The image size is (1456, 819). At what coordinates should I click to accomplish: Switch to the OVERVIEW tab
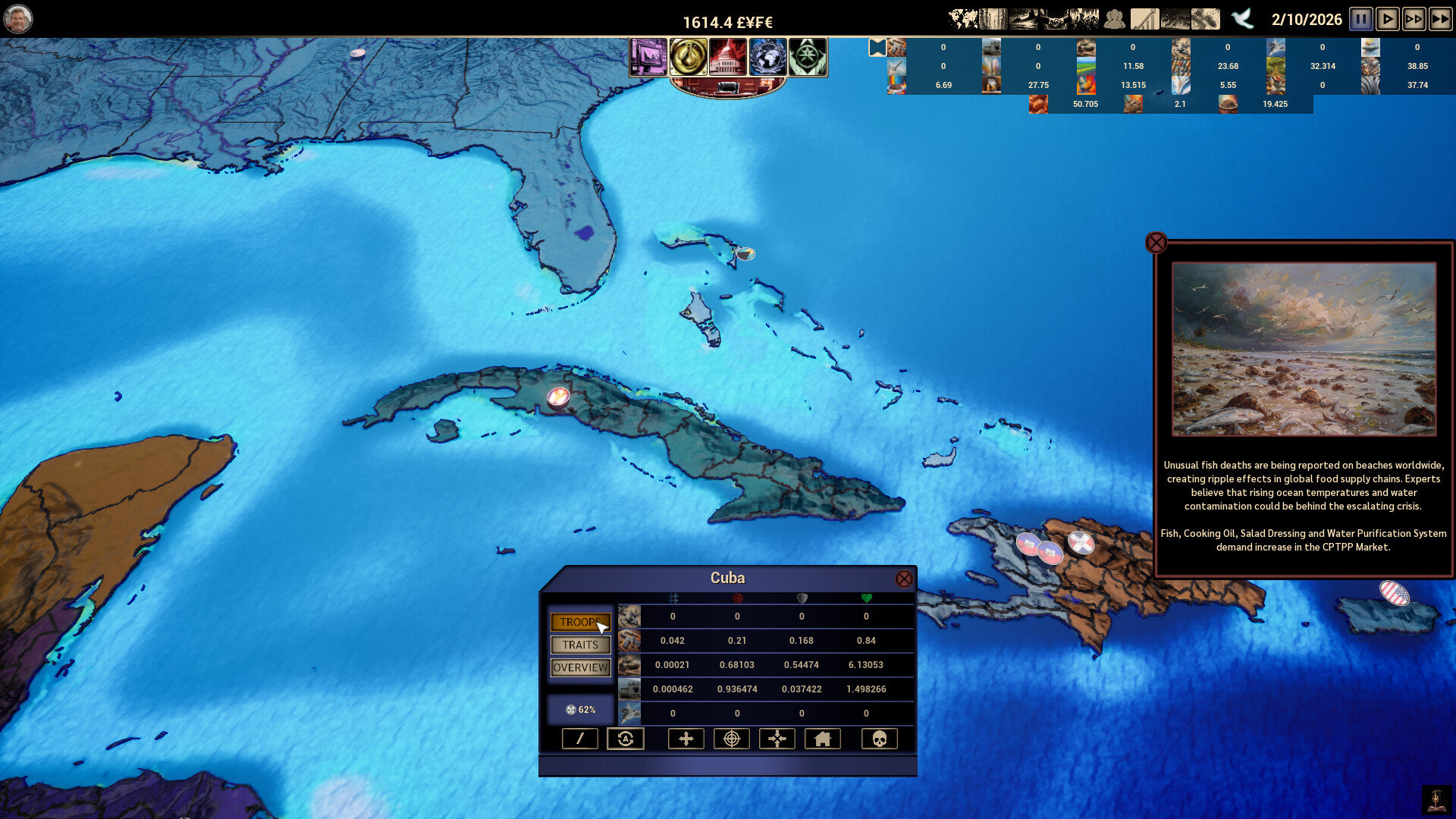580,667
